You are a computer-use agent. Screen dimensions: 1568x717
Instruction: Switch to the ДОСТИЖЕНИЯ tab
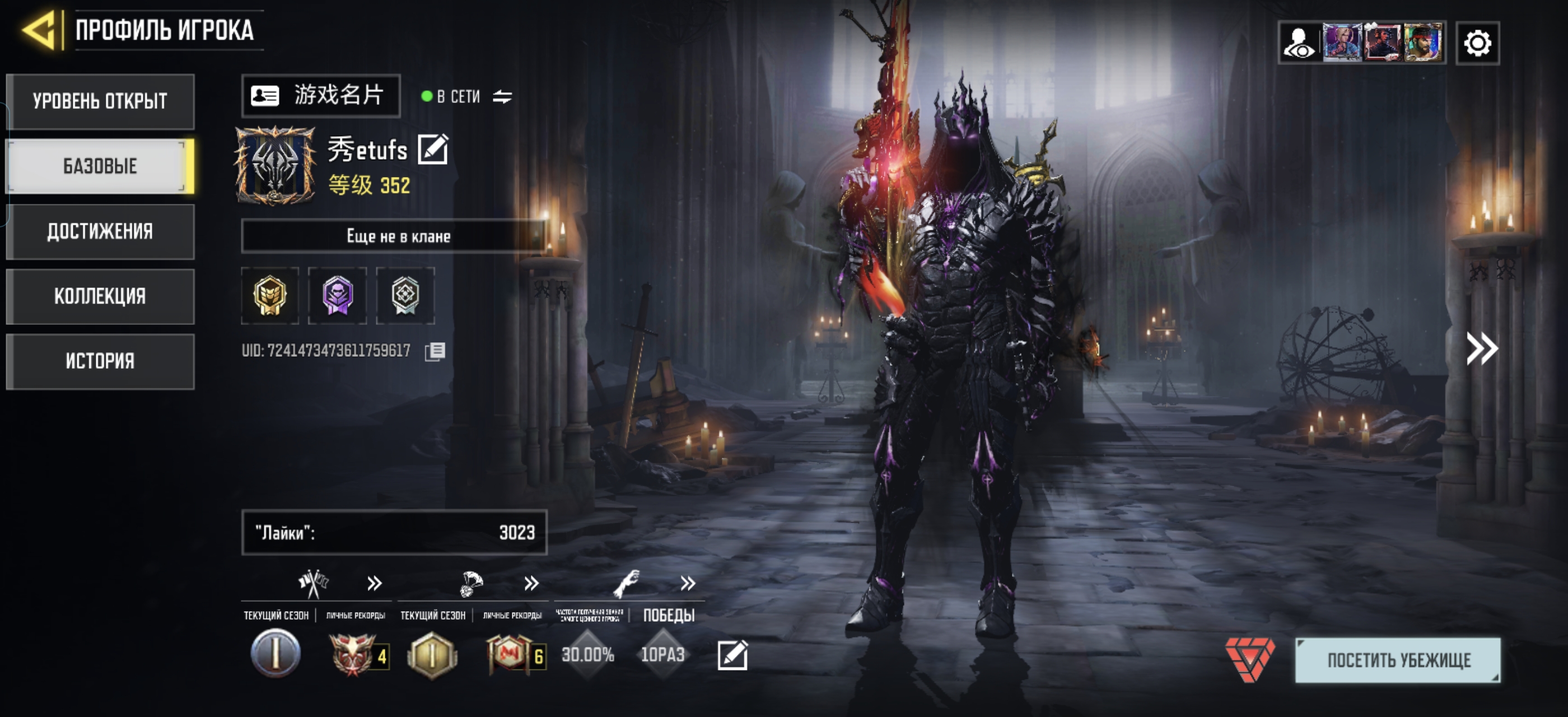(x=100, y=231)
